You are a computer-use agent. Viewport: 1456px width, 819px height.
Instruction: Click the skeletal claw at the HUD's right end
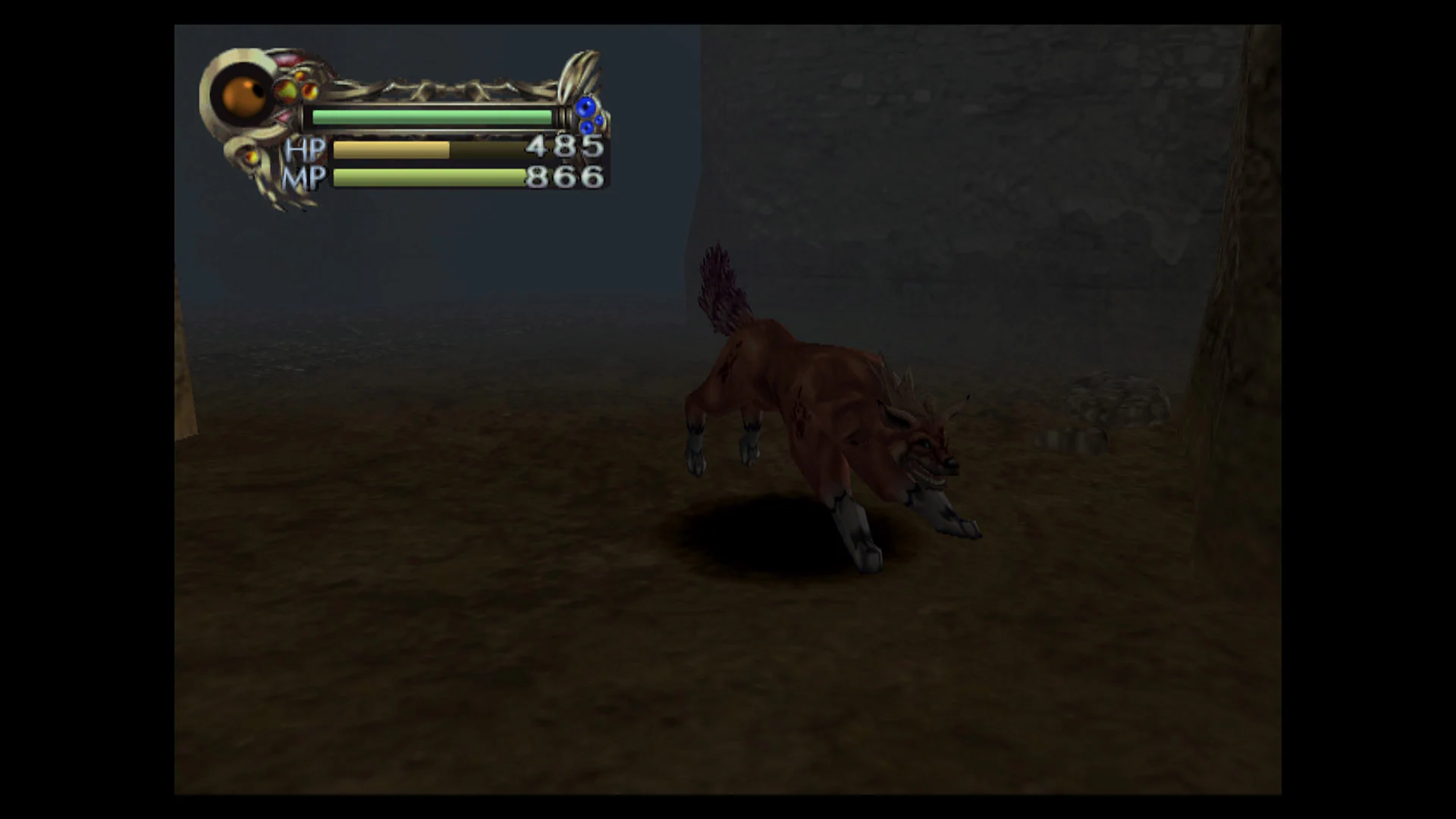click(x=579, y=71)
